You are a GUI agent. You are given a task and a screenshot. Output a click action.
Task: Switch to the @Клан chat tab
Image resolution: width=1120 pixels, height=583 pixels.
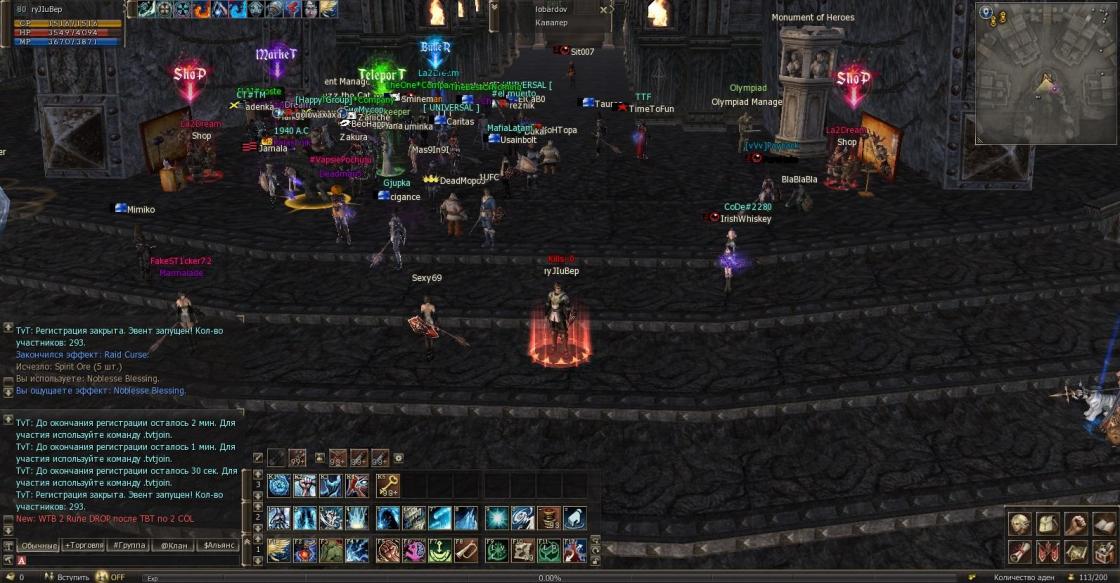pyautogui.click(x=172, y=545)
